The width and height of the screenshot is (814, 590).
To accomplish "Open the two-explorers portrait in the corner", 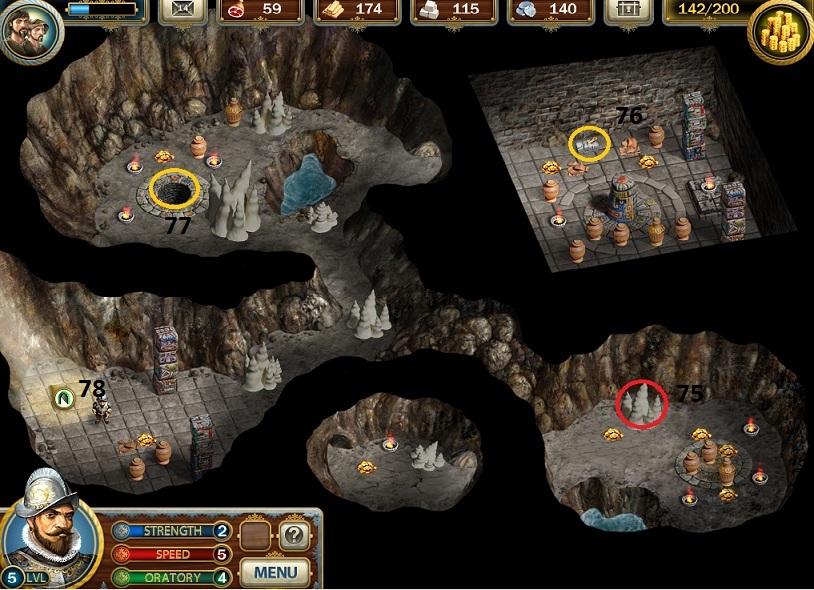I will [30, 30].
